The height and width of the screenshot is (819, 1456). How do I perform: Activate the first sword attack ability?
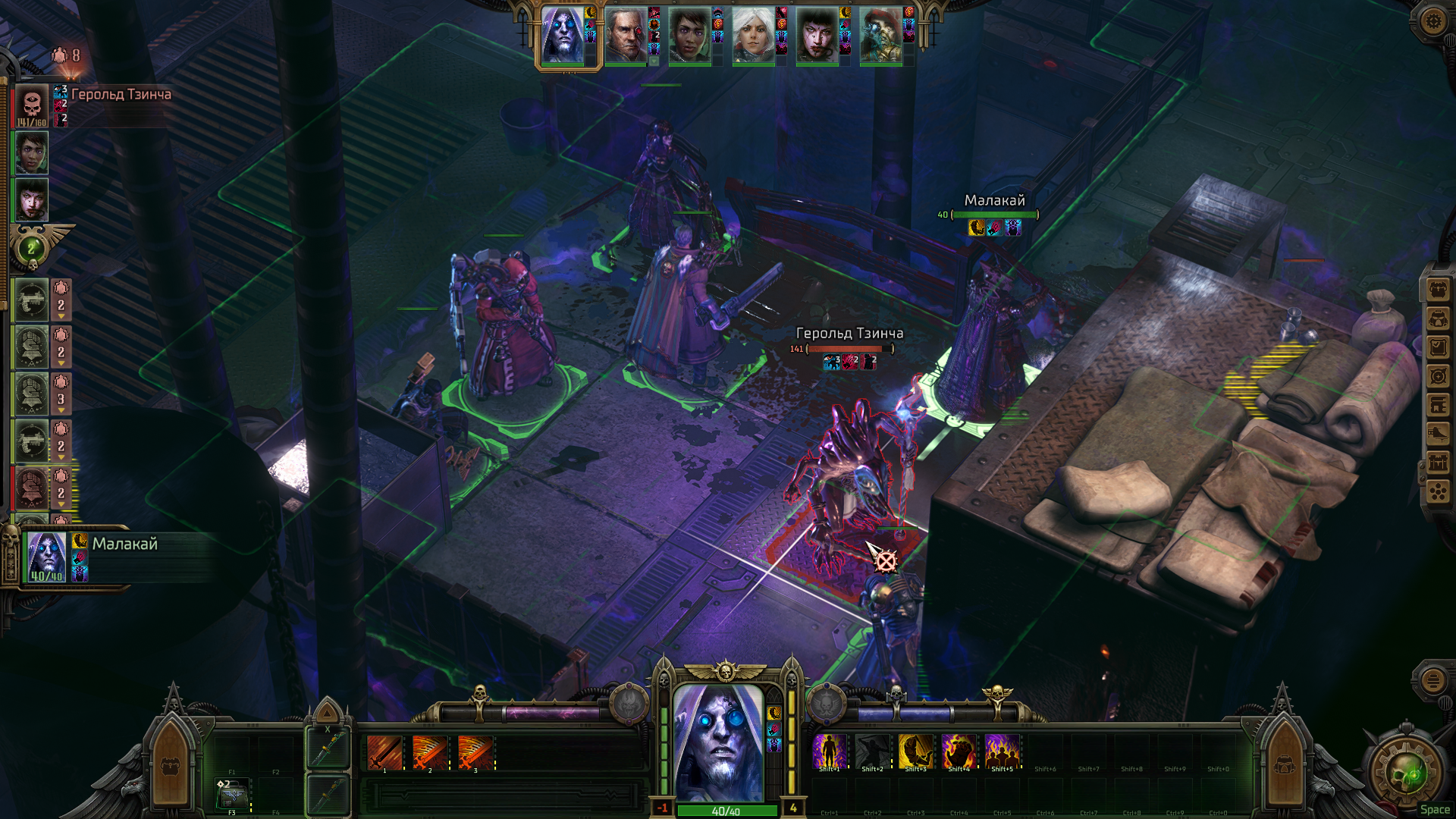click(x=384, y=753)
